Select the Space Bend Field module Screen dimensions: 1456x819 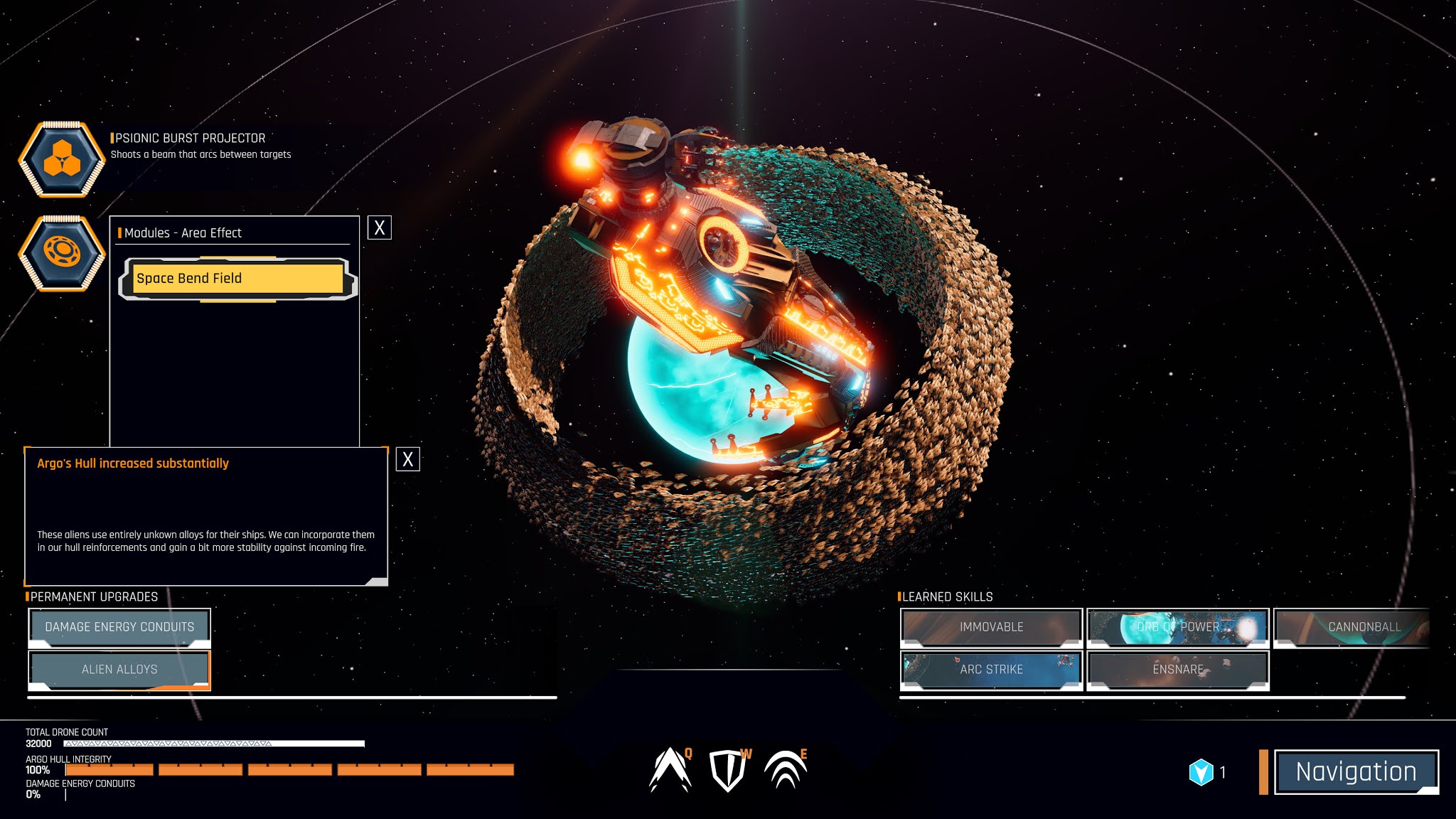click(x=237, y=279)
